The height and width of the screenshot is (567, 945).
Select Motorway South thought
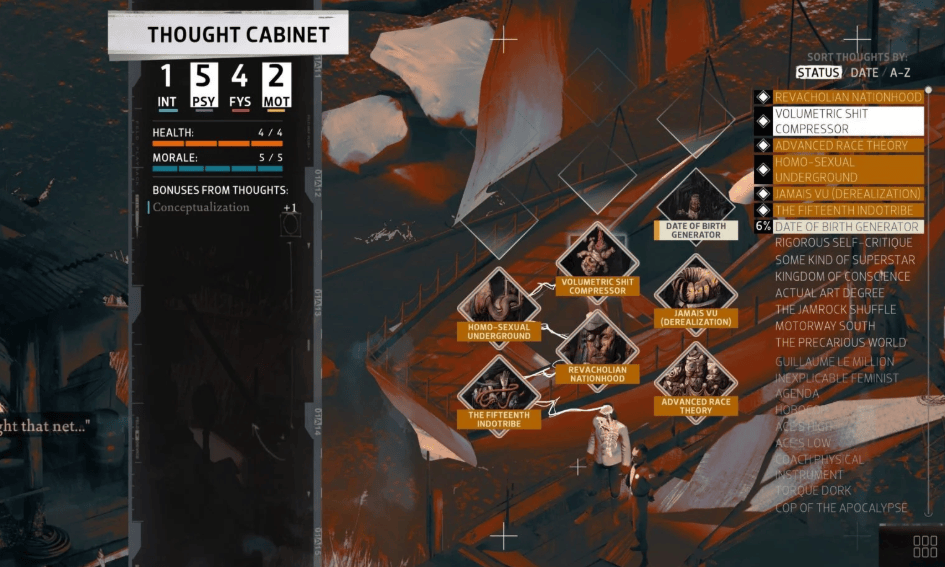coord(825,326)
